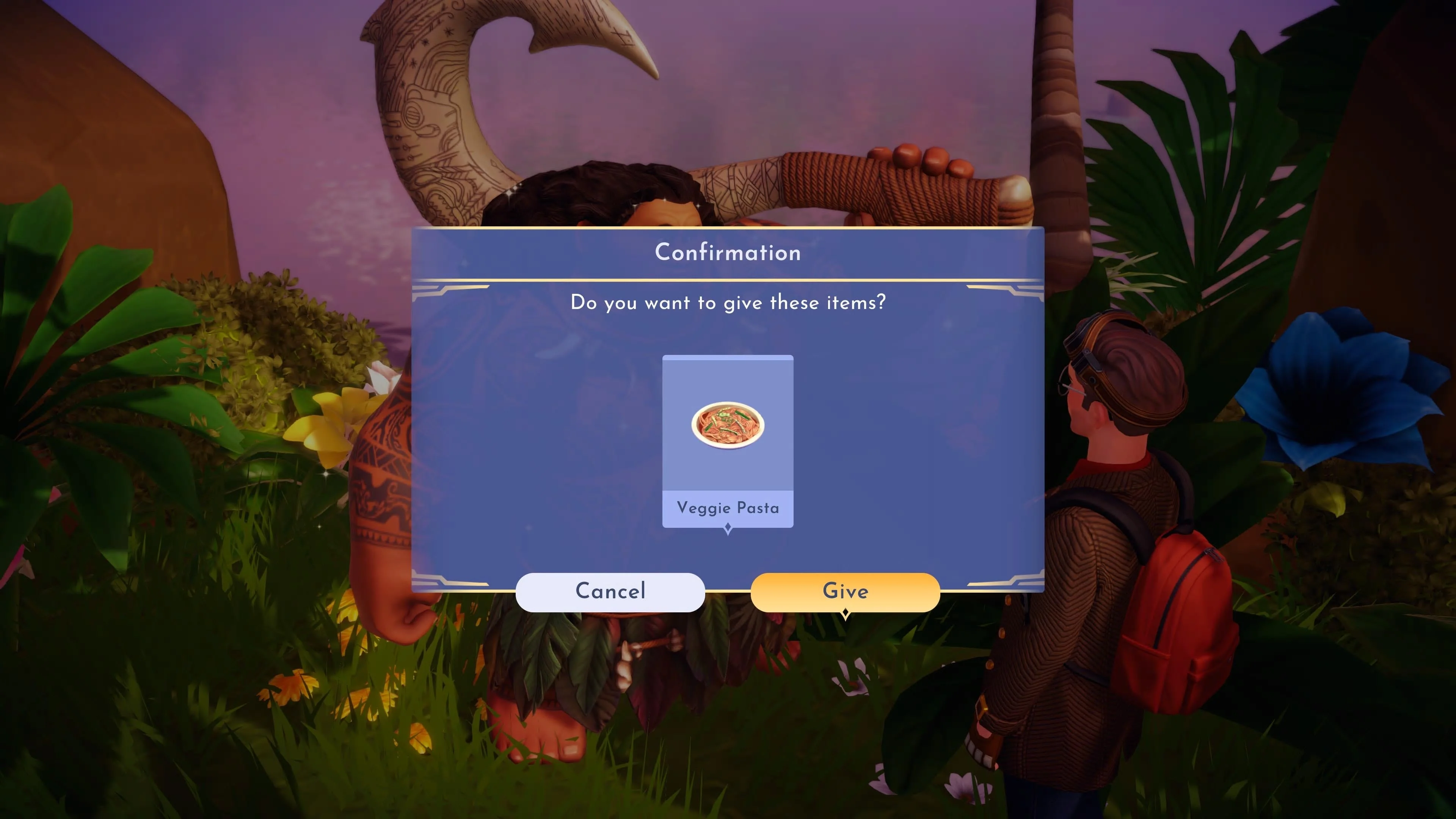The image size is (1456, 819).
Task: Click the Veggie Pasta name label
Action: (728, 508)
